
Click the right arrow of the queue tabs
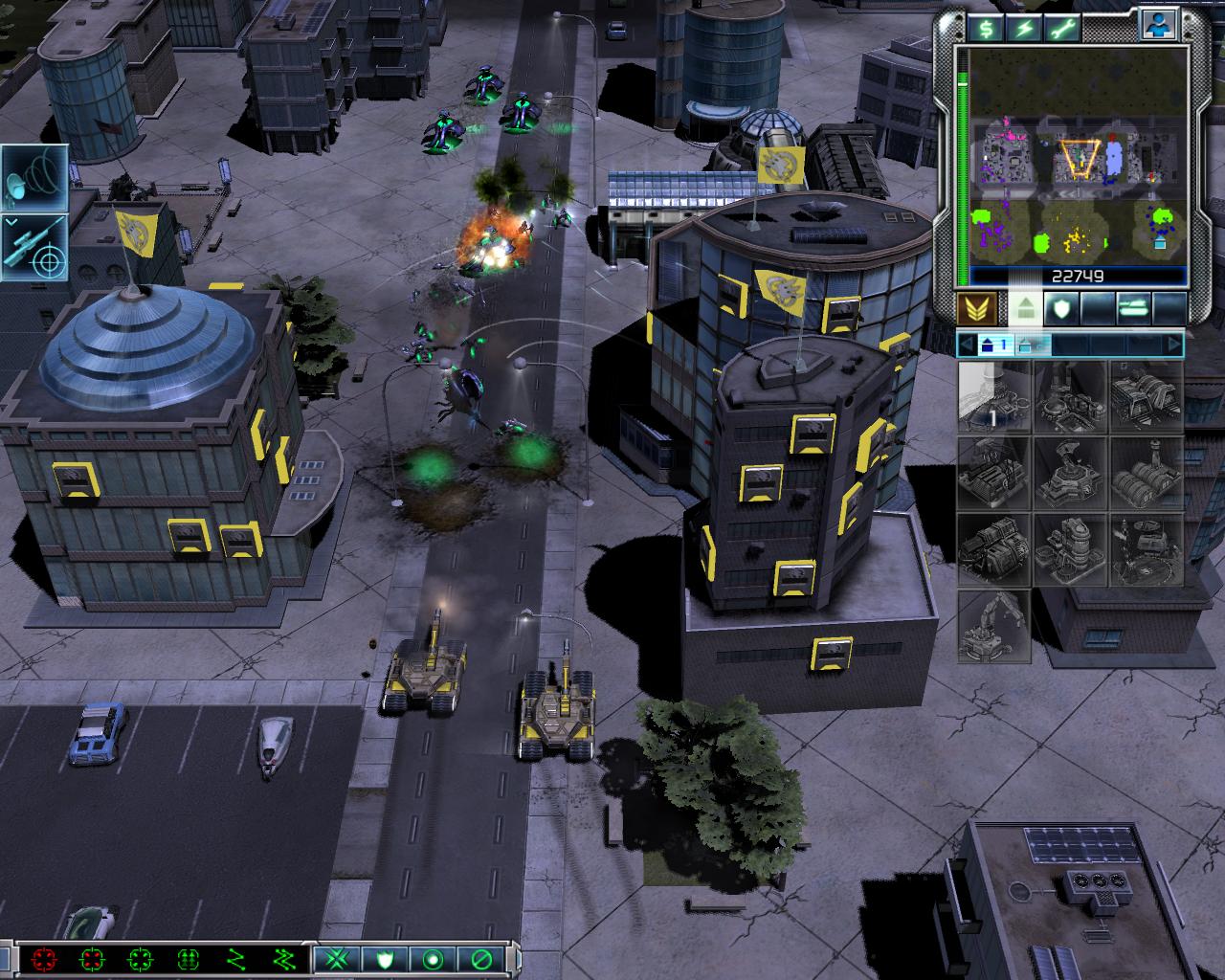[x=1174, y=345]
